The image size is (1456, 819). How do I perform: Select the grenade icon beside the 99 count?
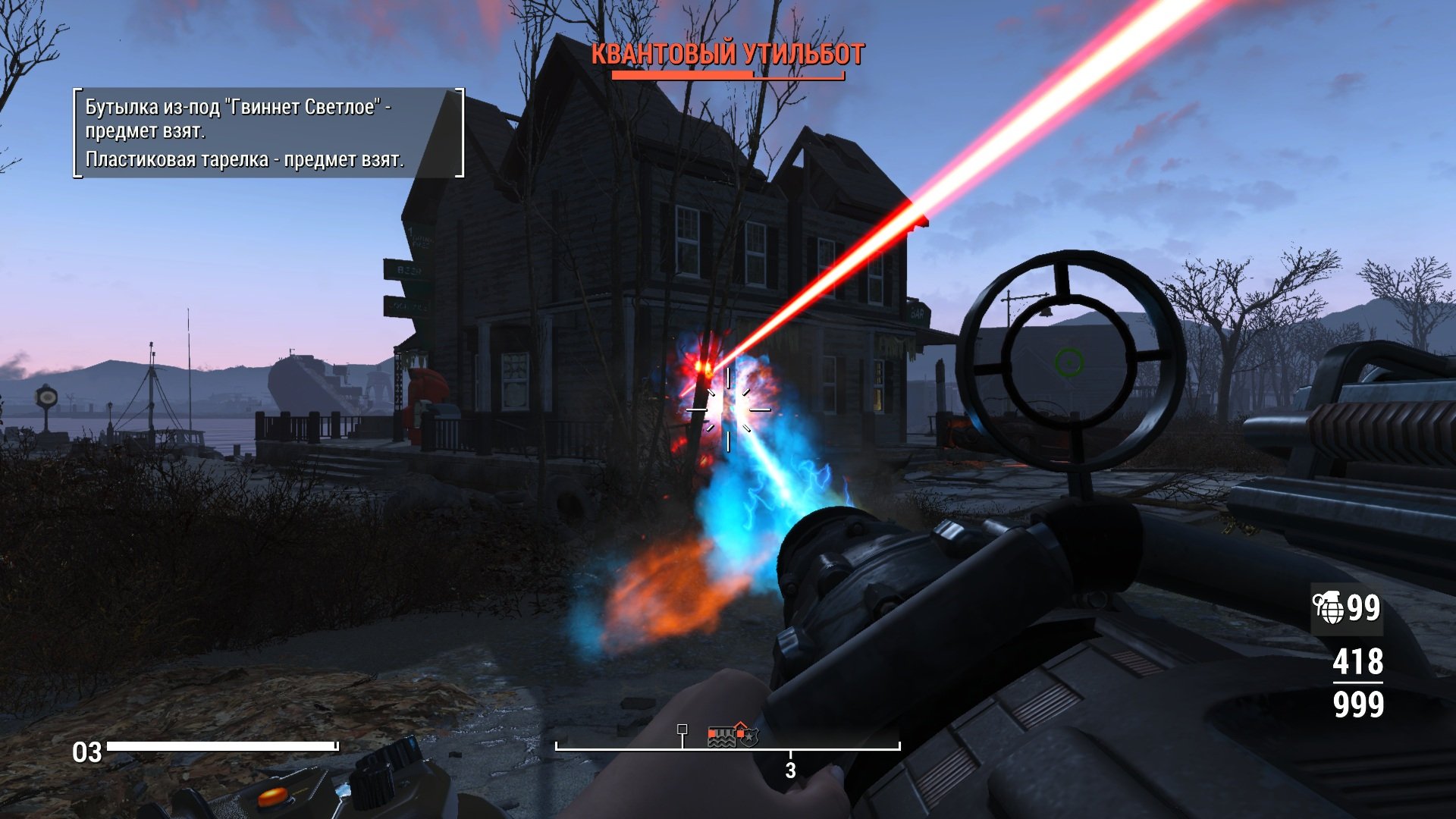pos(1329,608)
